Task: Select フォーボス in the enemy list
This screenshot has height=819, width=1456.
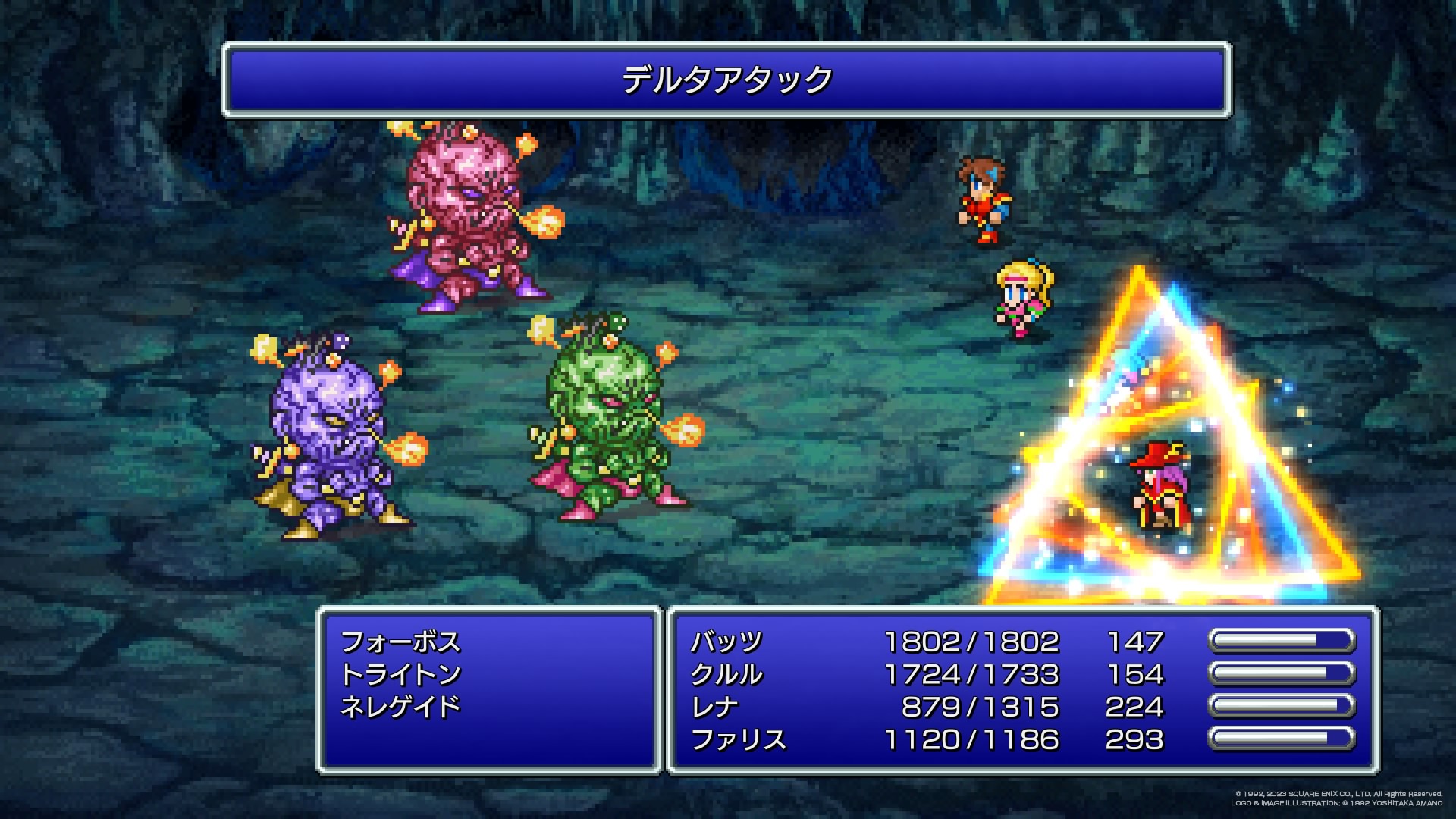Action: click(400, 642)
